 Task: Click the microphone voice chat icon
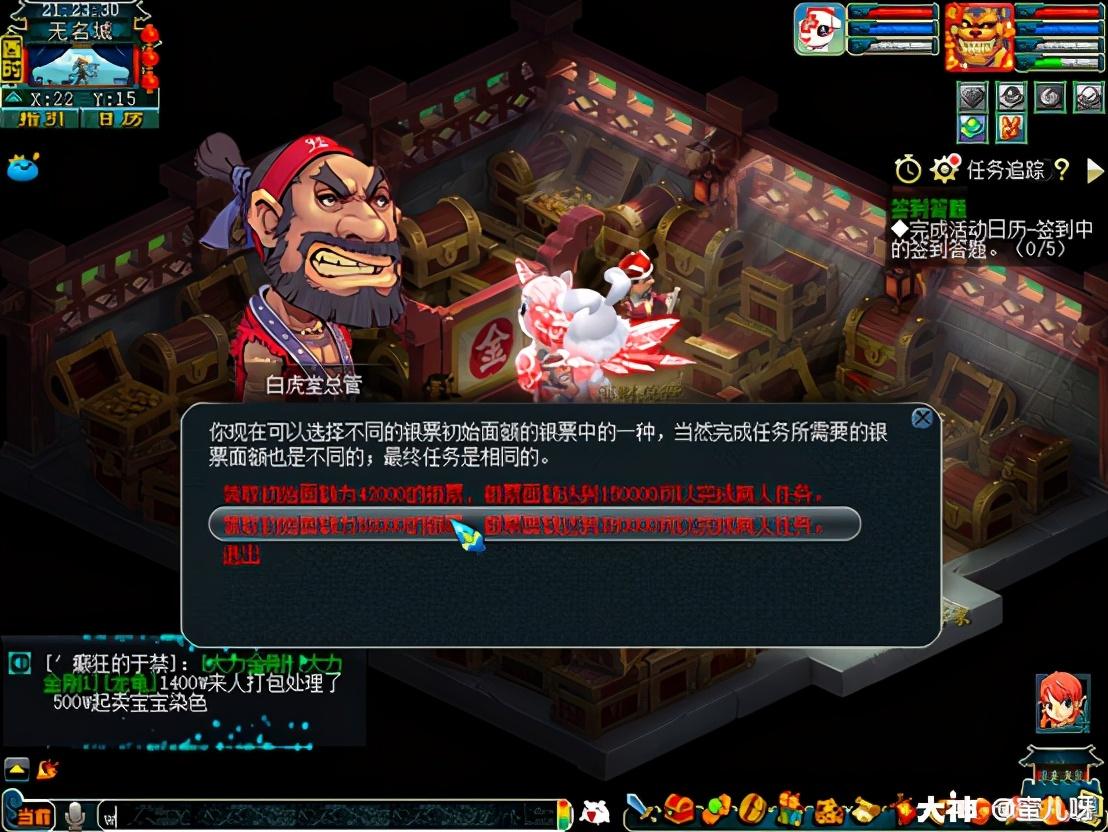pyautogui.click(x=74, y=815)
